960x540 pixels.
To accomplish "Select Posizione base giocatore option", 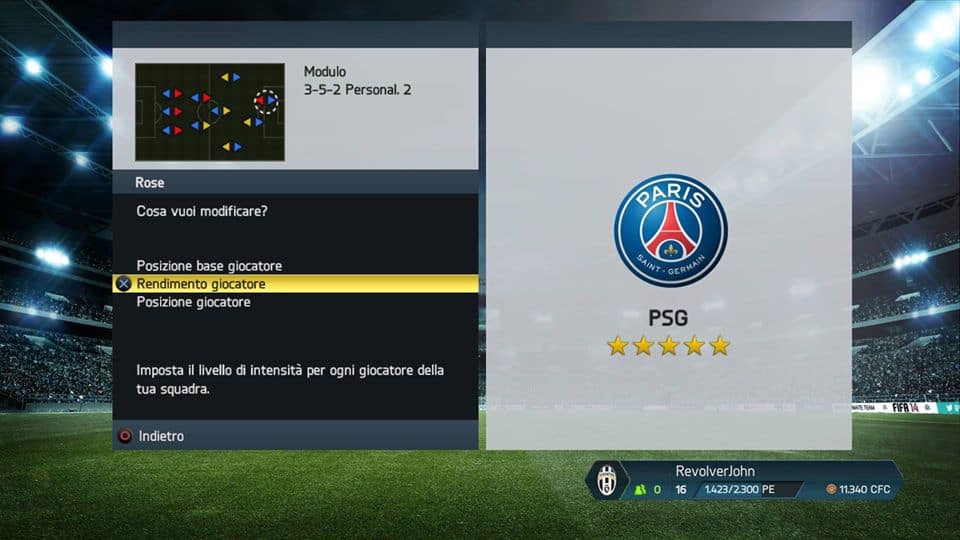I will pos(209,266).
